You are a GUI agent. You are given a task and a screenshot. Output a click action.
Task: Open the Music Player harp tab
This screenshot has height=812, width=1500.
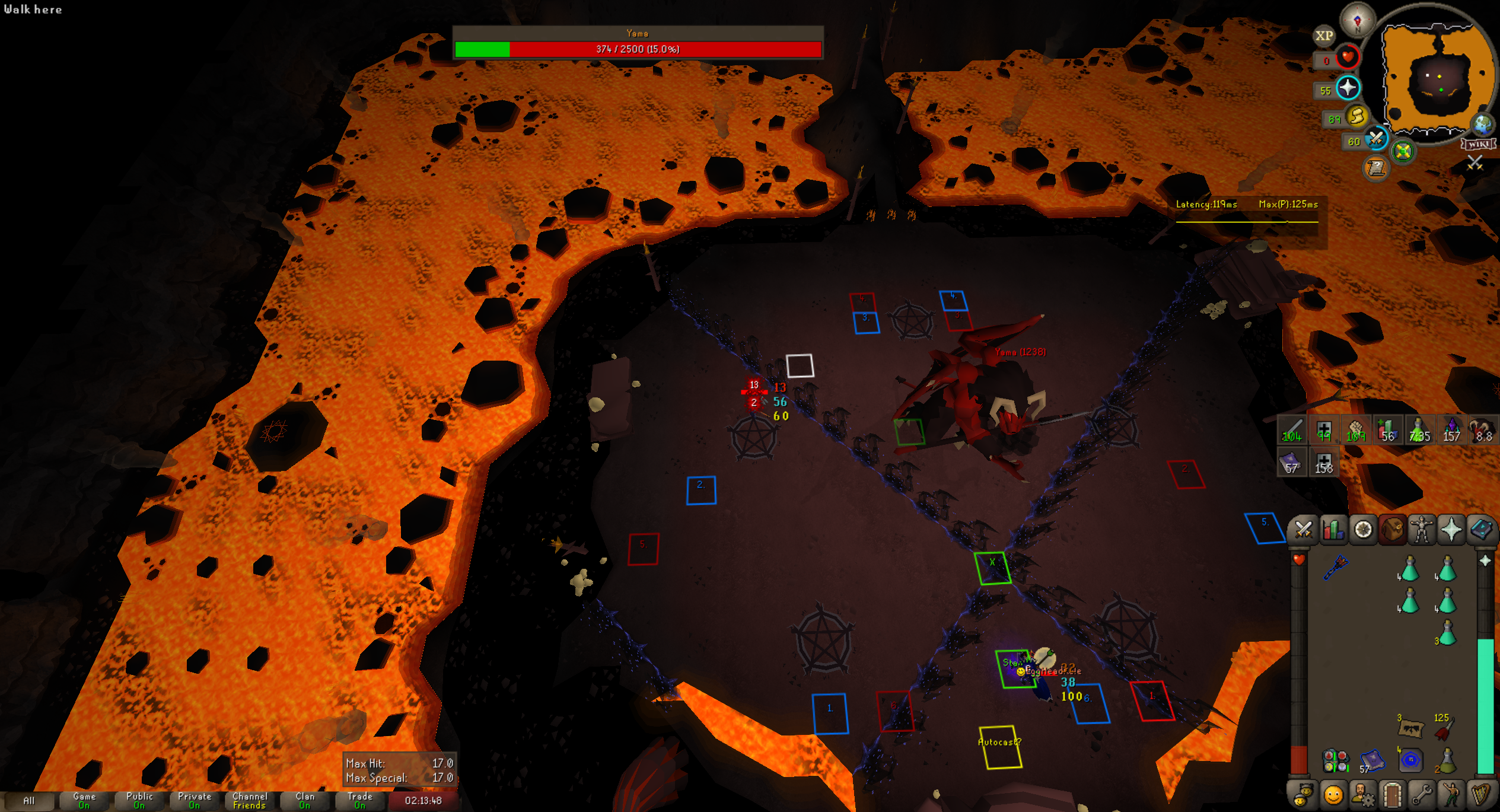[1480, 795]
